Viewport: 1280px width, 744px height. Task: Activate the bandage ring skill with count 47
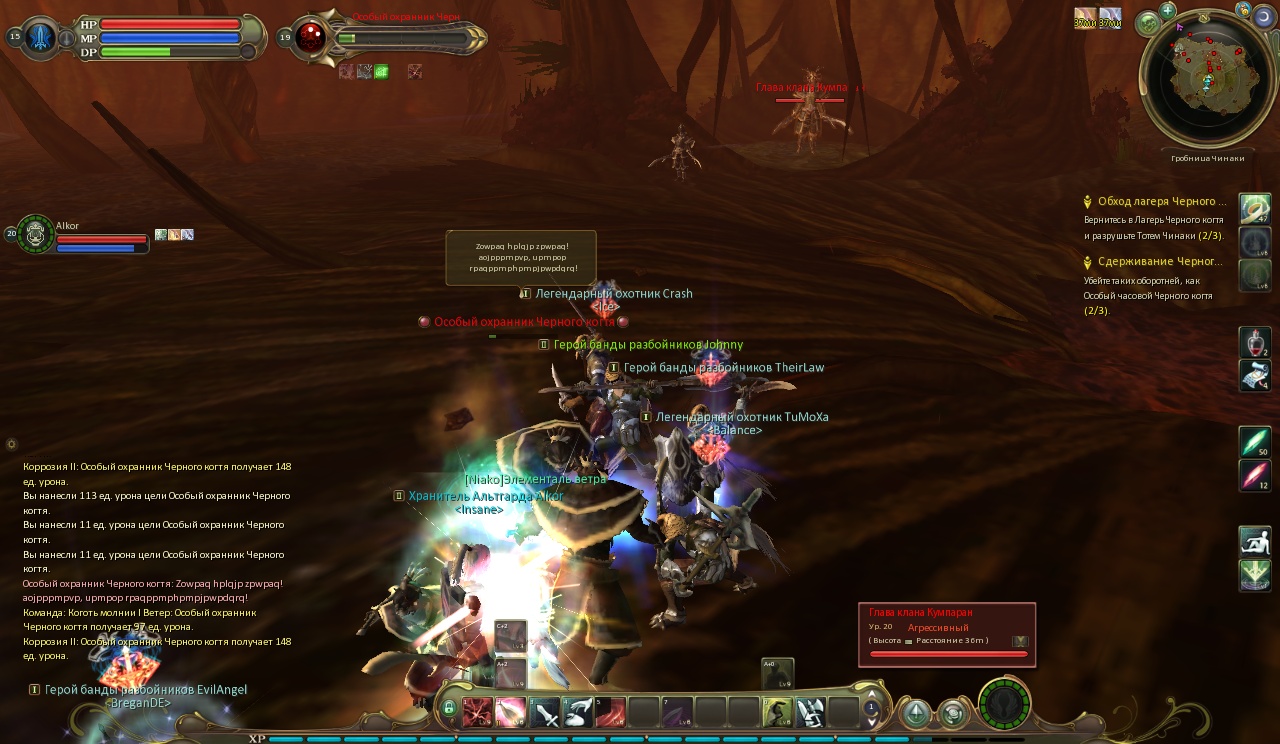[1255, 209]
